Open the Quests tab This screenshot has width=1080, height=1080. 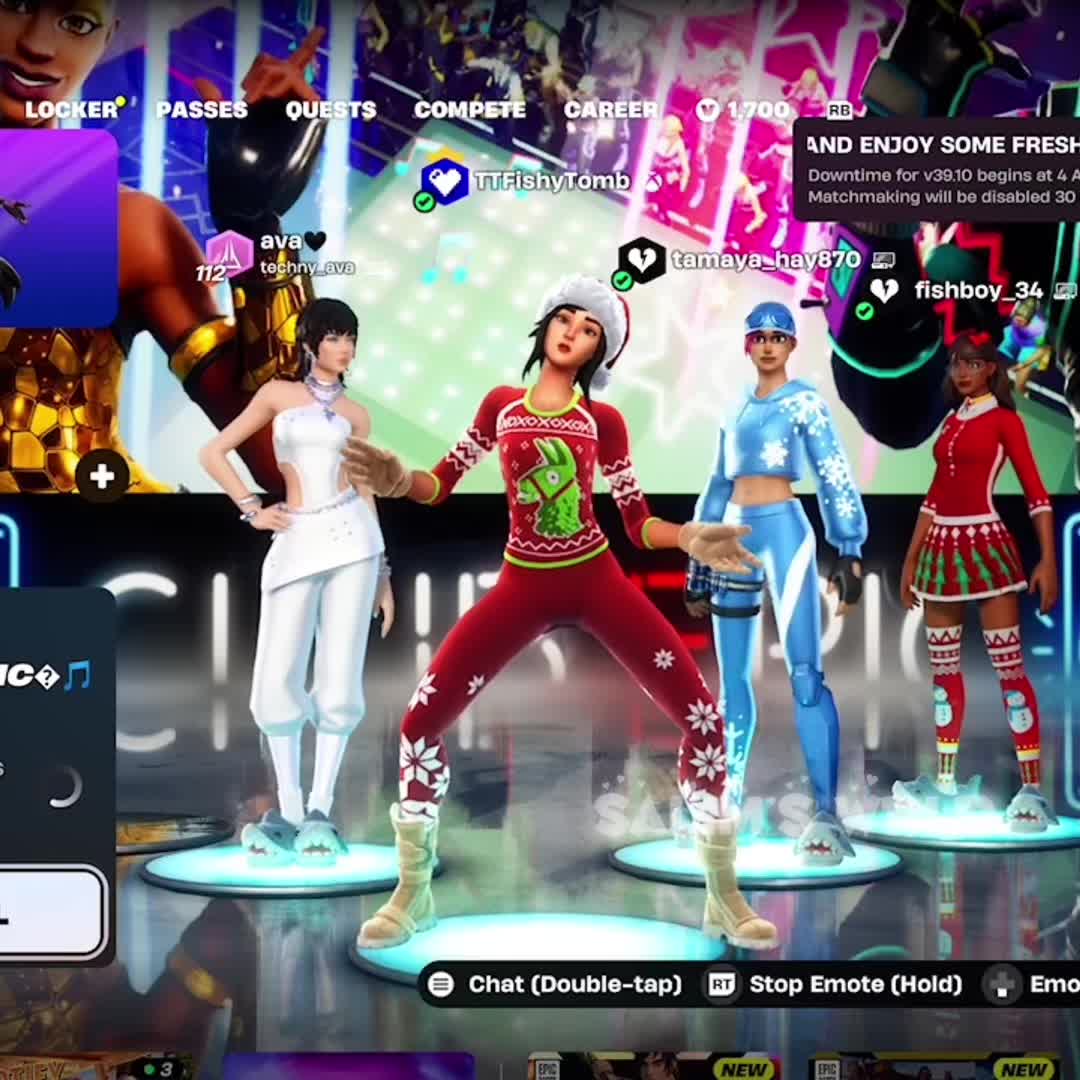330,110
